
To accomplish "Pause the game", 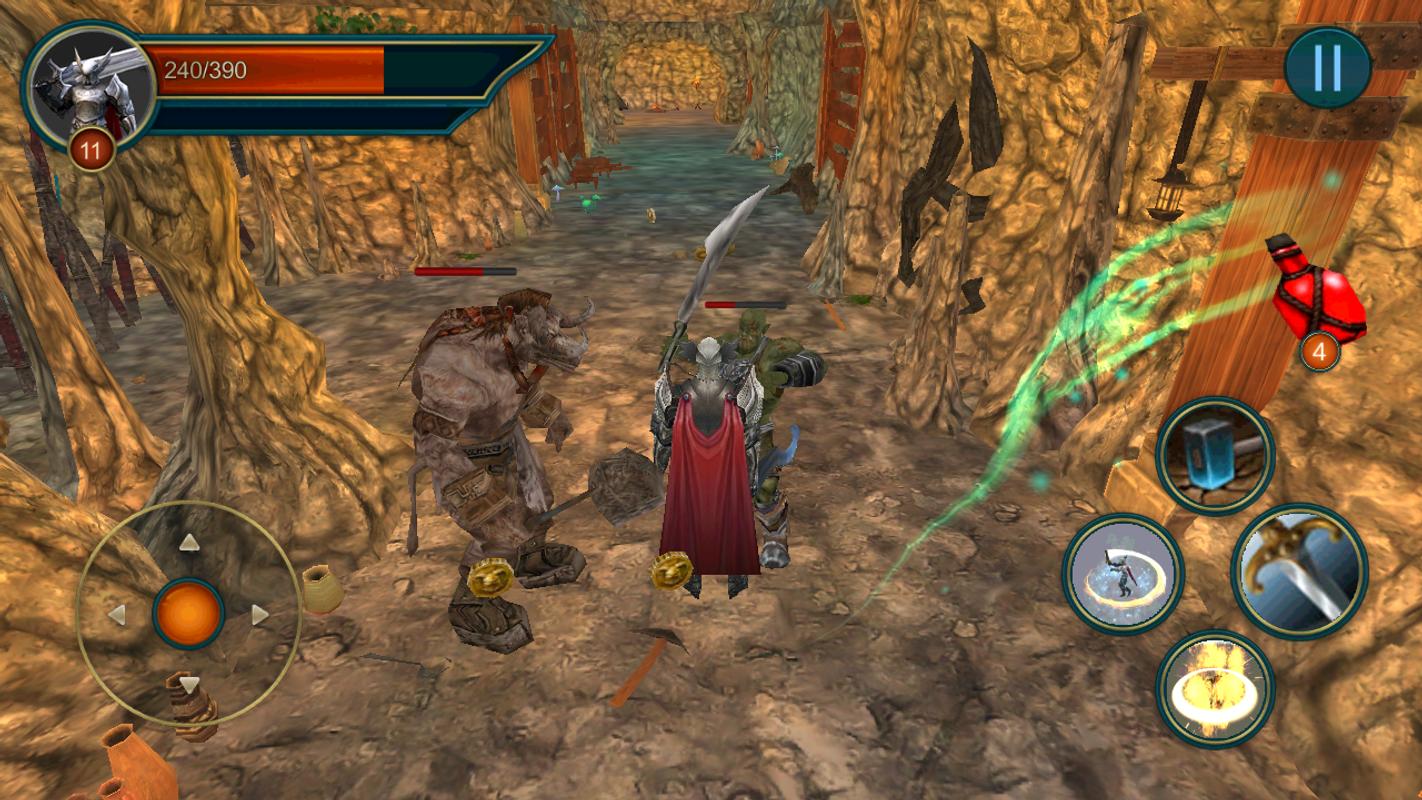I will [1327, 68].
